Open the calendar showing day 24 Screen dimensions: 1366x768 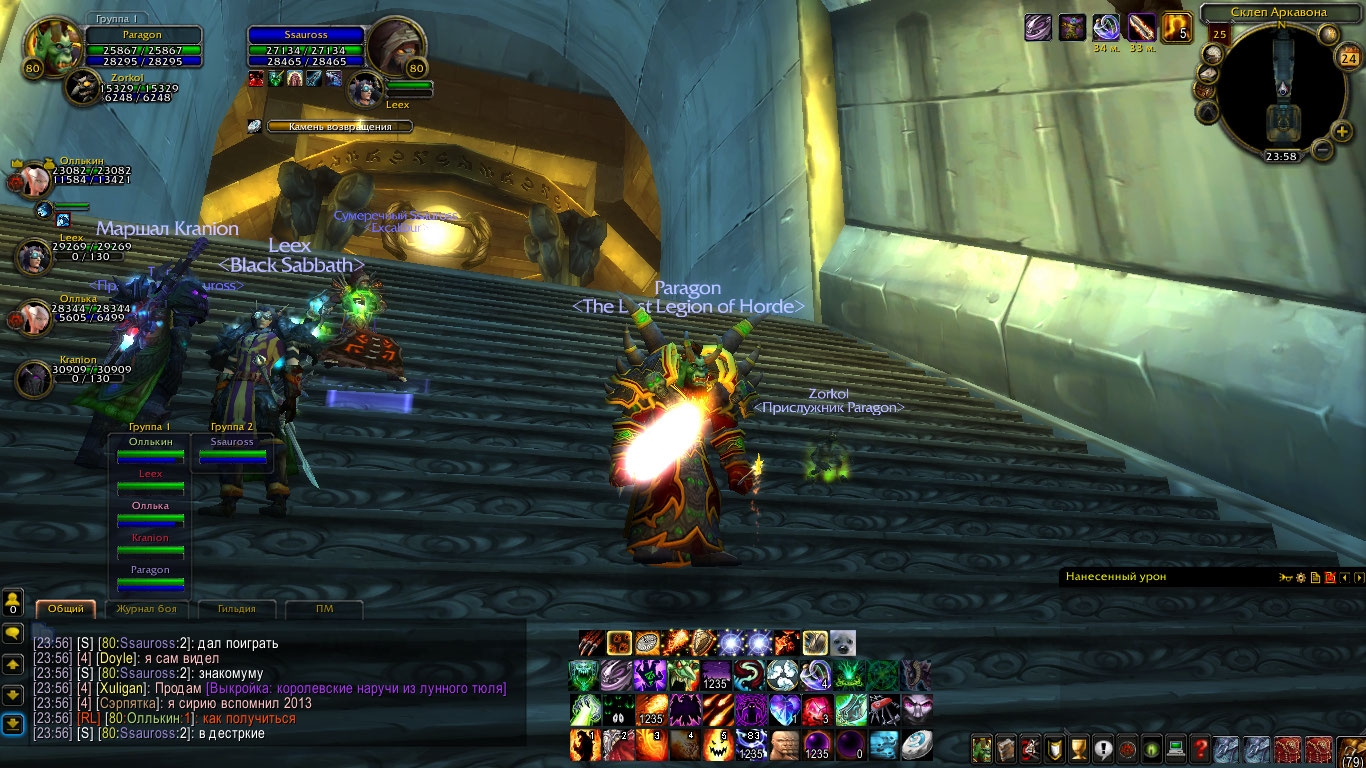click(x=1347, y=58)
